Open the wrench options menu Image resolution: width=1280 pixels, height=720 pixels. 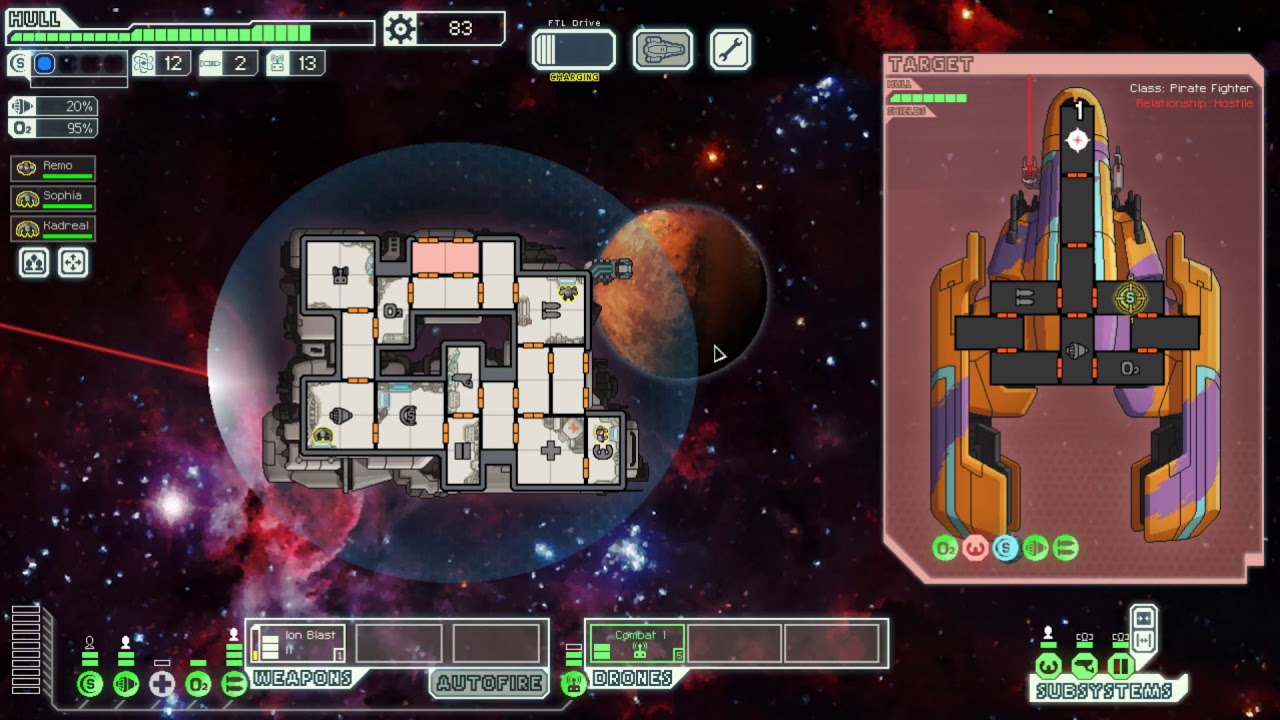coord(730,50)
